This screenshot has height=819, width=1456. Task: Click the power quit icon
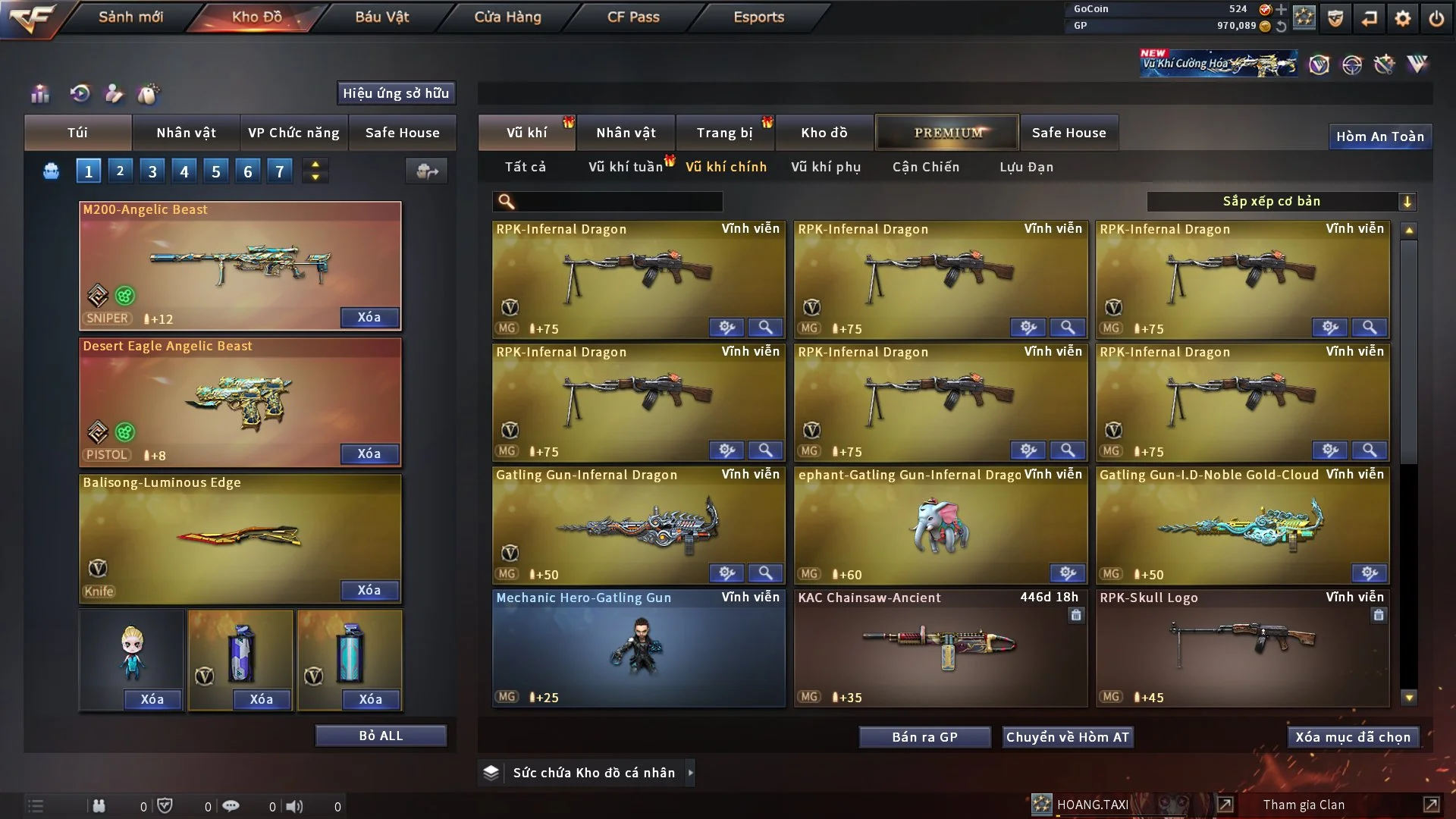1436,18
